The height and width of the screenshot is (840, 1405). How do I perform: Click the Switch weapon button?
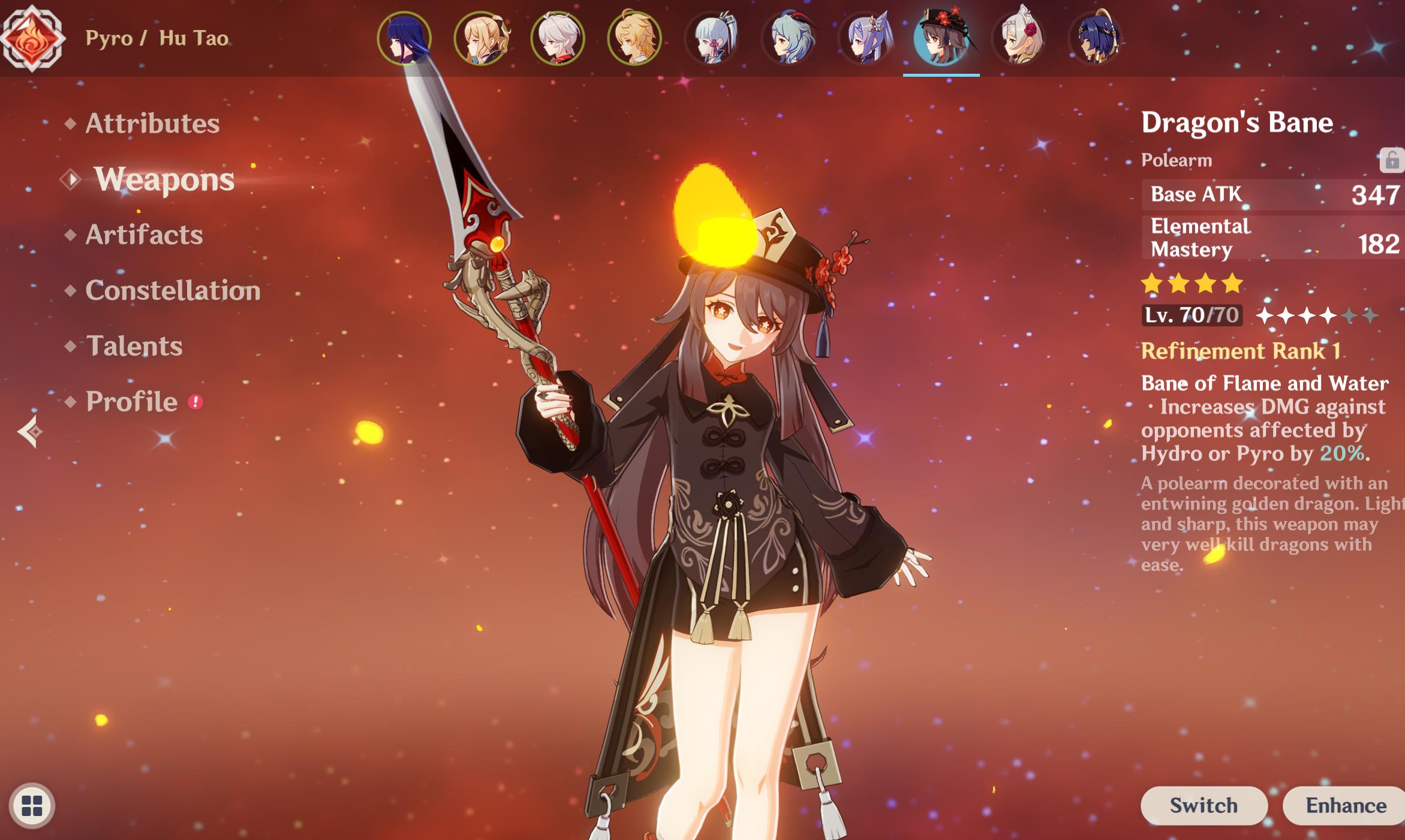(1203, 805)
